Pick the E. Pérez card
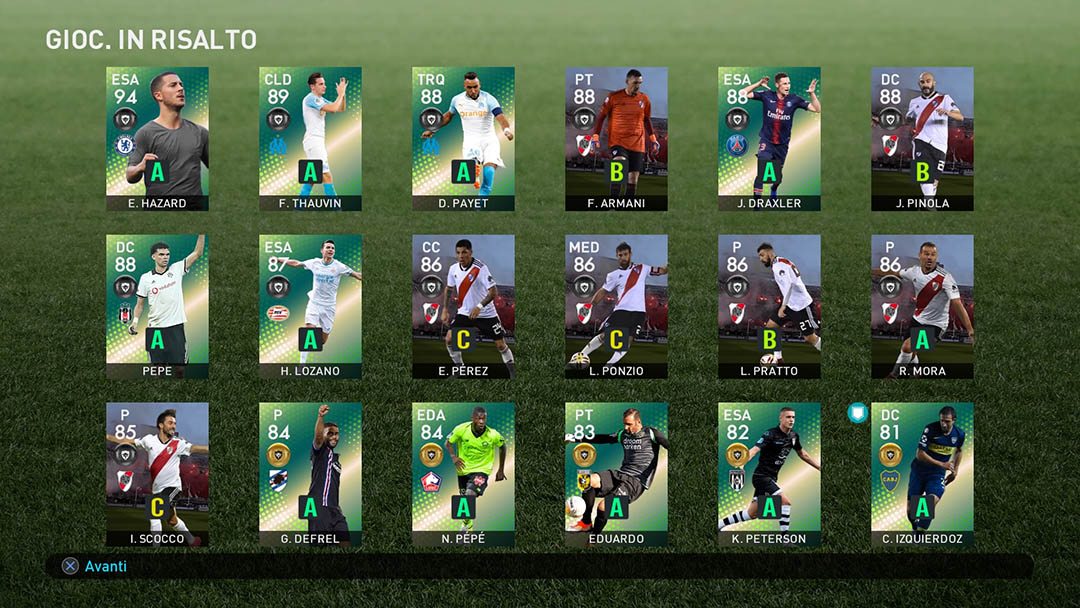This screenshot has width=1080, height=608. click(x=463, y=306)
